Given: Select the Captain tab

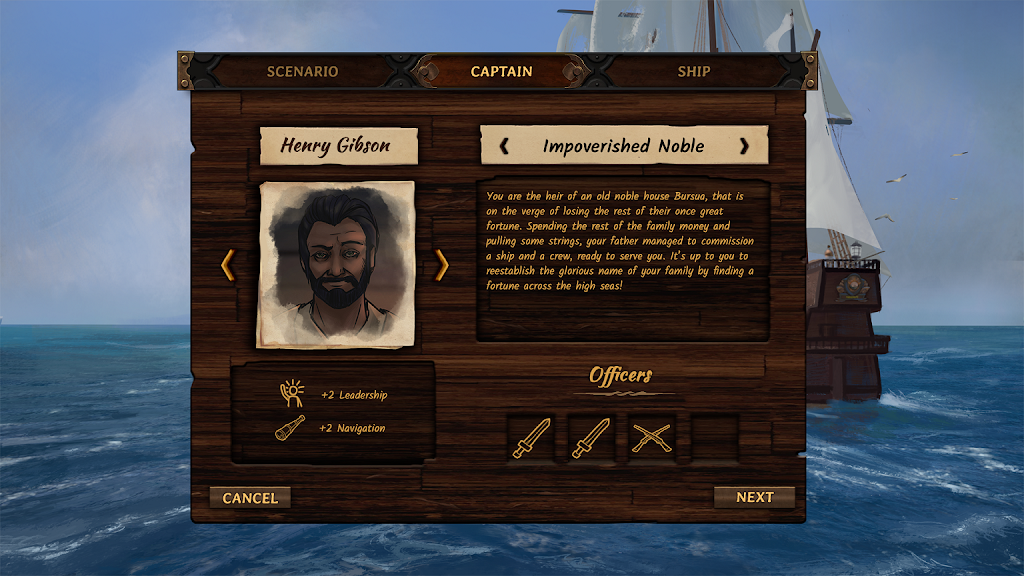Looking at the screenshot, I should click(501, 72).
